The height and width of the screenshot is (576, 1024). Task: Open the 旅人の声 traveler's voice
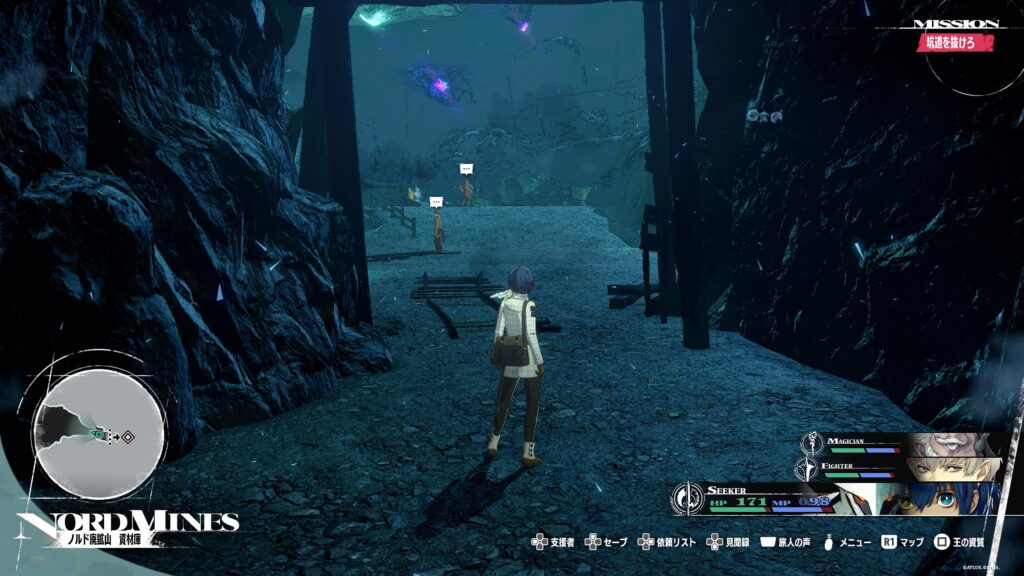click(794, 543)
